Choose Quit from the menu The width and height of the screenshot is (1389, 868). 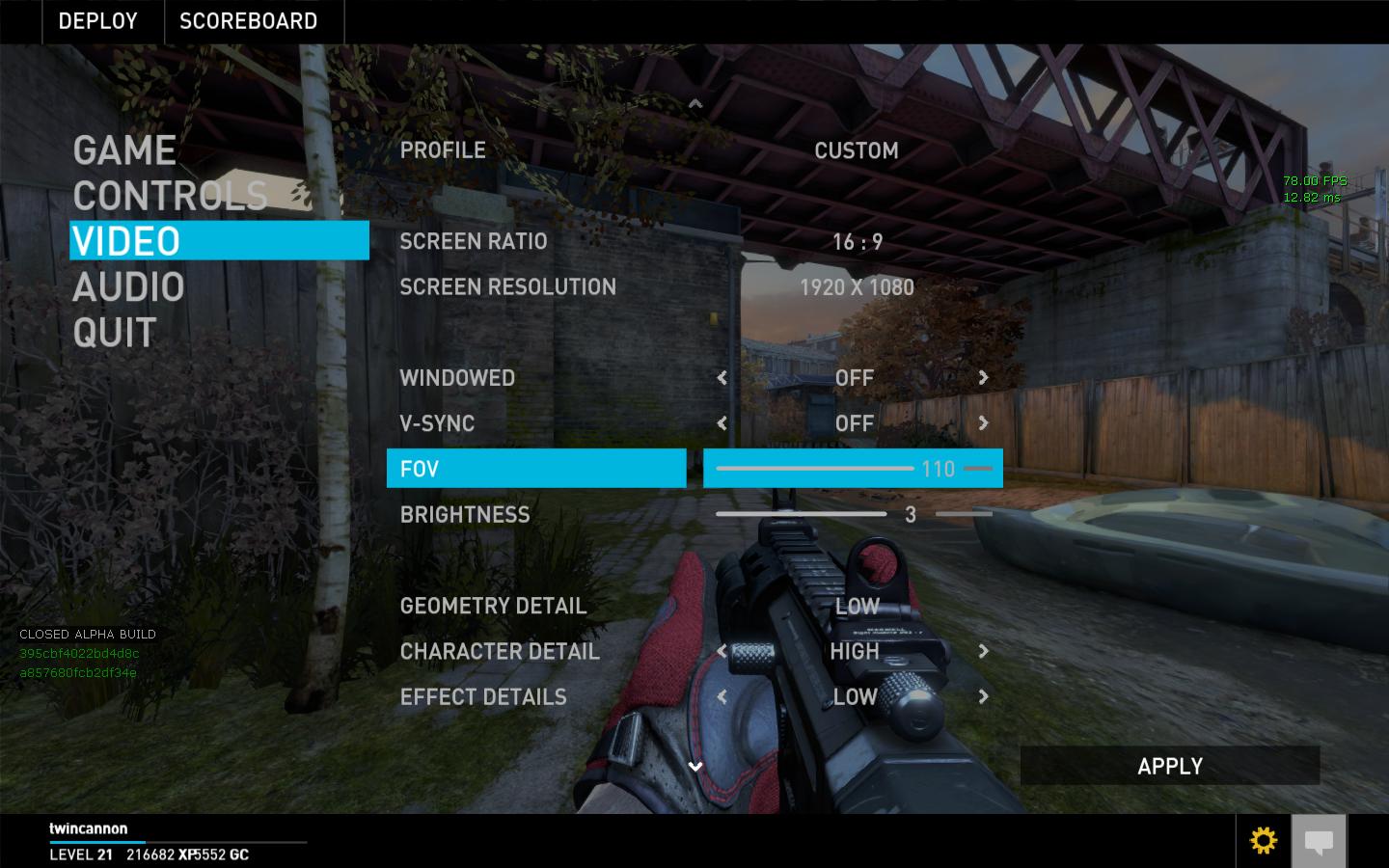pyautogui.click(x=114, y=334)
